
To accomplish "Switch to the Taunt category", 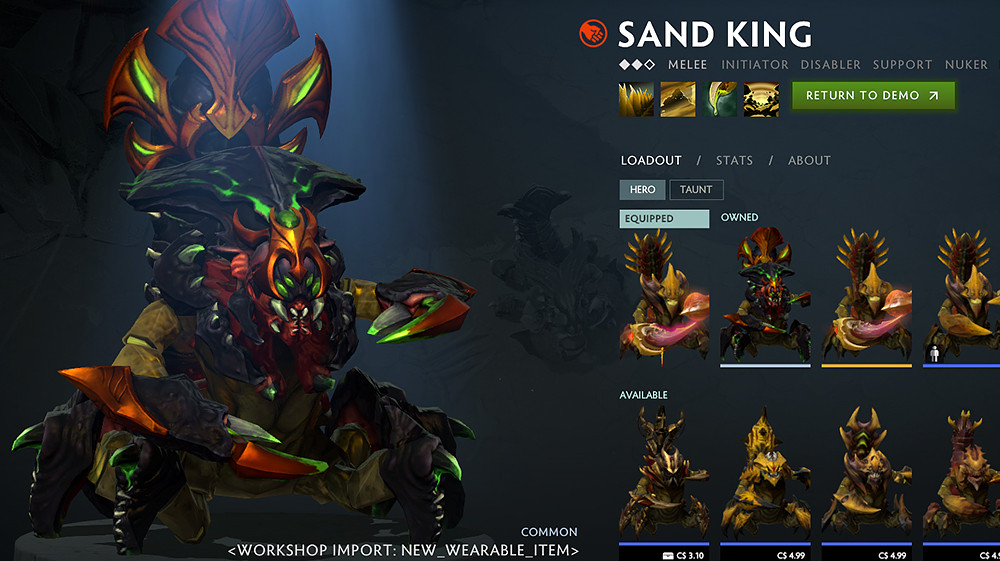I will 696,189.
